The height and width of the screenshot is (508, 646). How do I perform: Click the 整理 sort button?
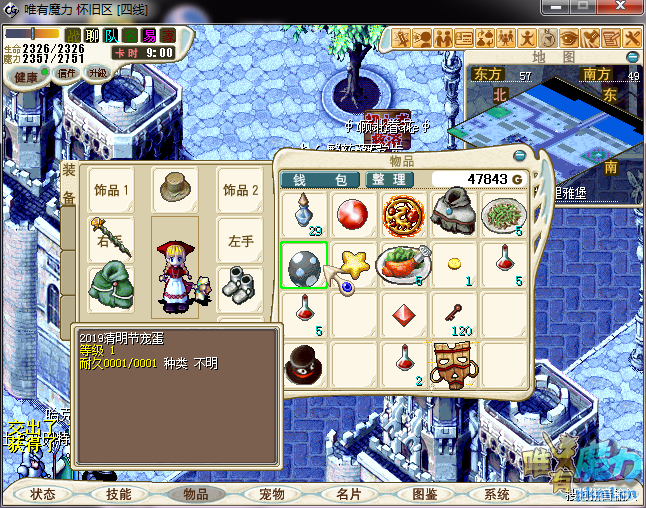[x=390, y=180]
